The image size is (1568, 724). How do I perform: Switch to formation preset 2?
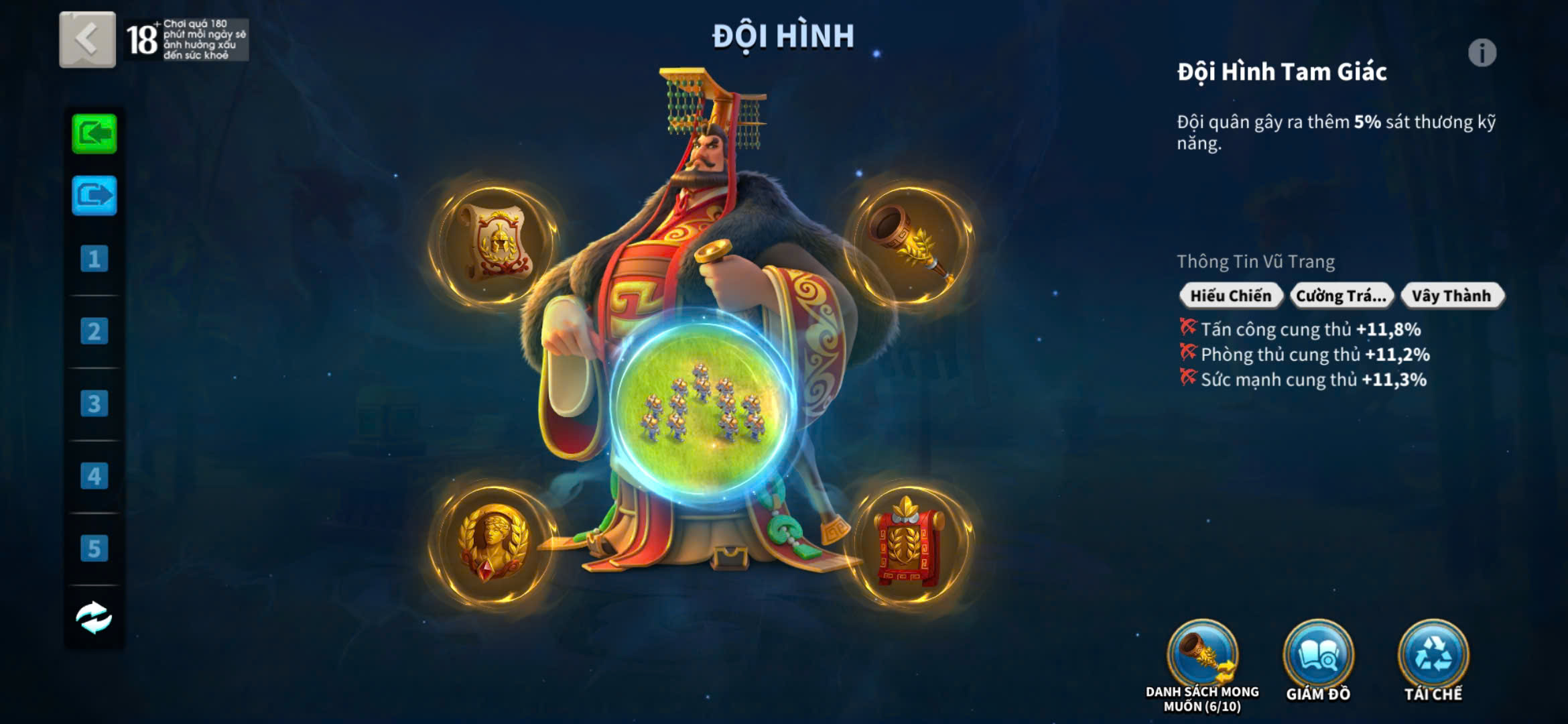click(94, 331)
